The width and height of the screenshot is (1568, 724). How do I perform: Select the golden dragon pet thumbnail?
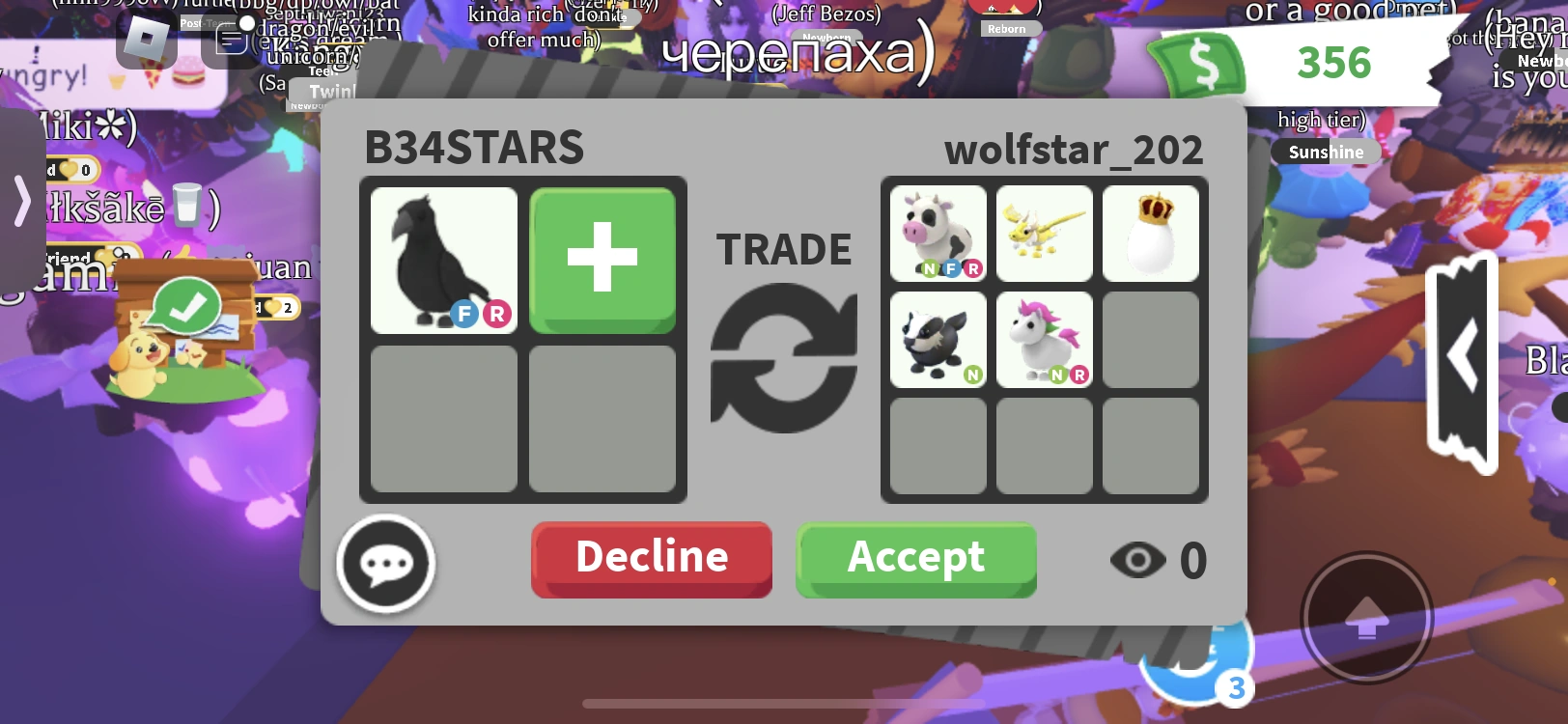click(1044, 234)
